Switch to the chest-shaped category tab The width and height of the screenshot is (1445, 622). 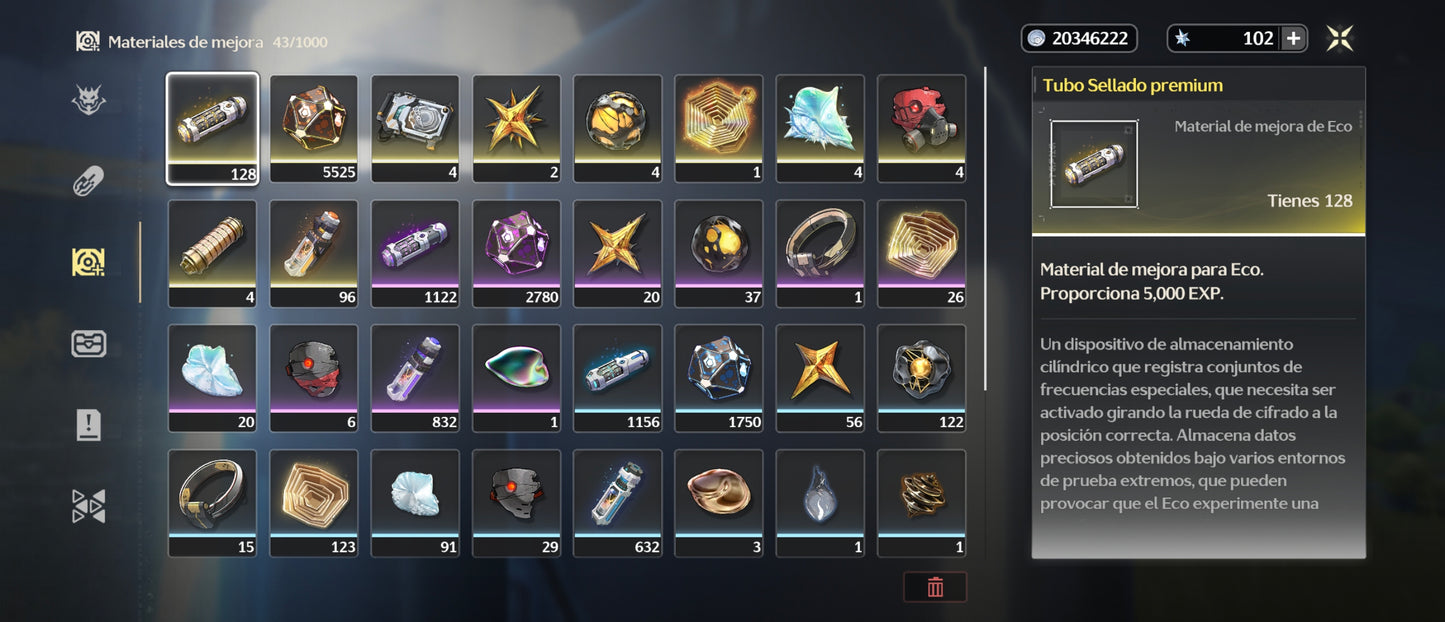point(89,344)
